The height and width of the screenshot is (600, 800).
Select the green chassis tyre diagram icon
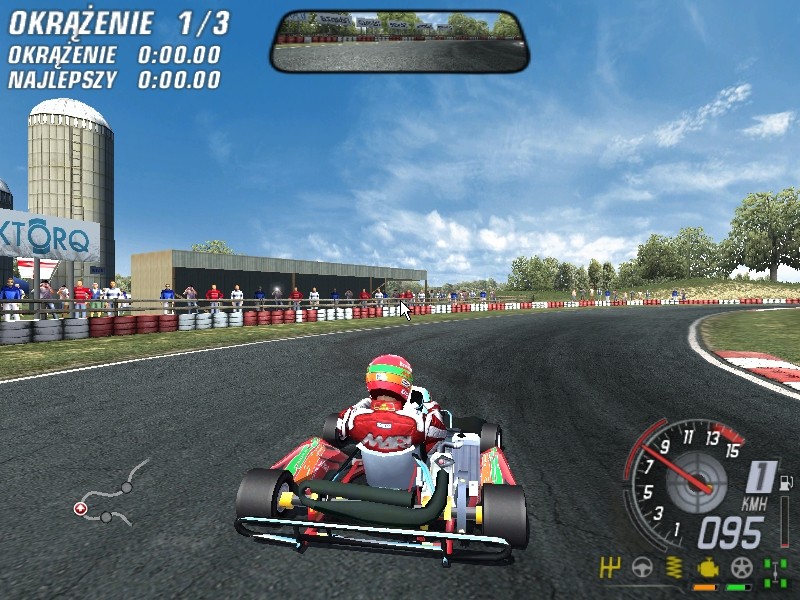tap(774, 570)
